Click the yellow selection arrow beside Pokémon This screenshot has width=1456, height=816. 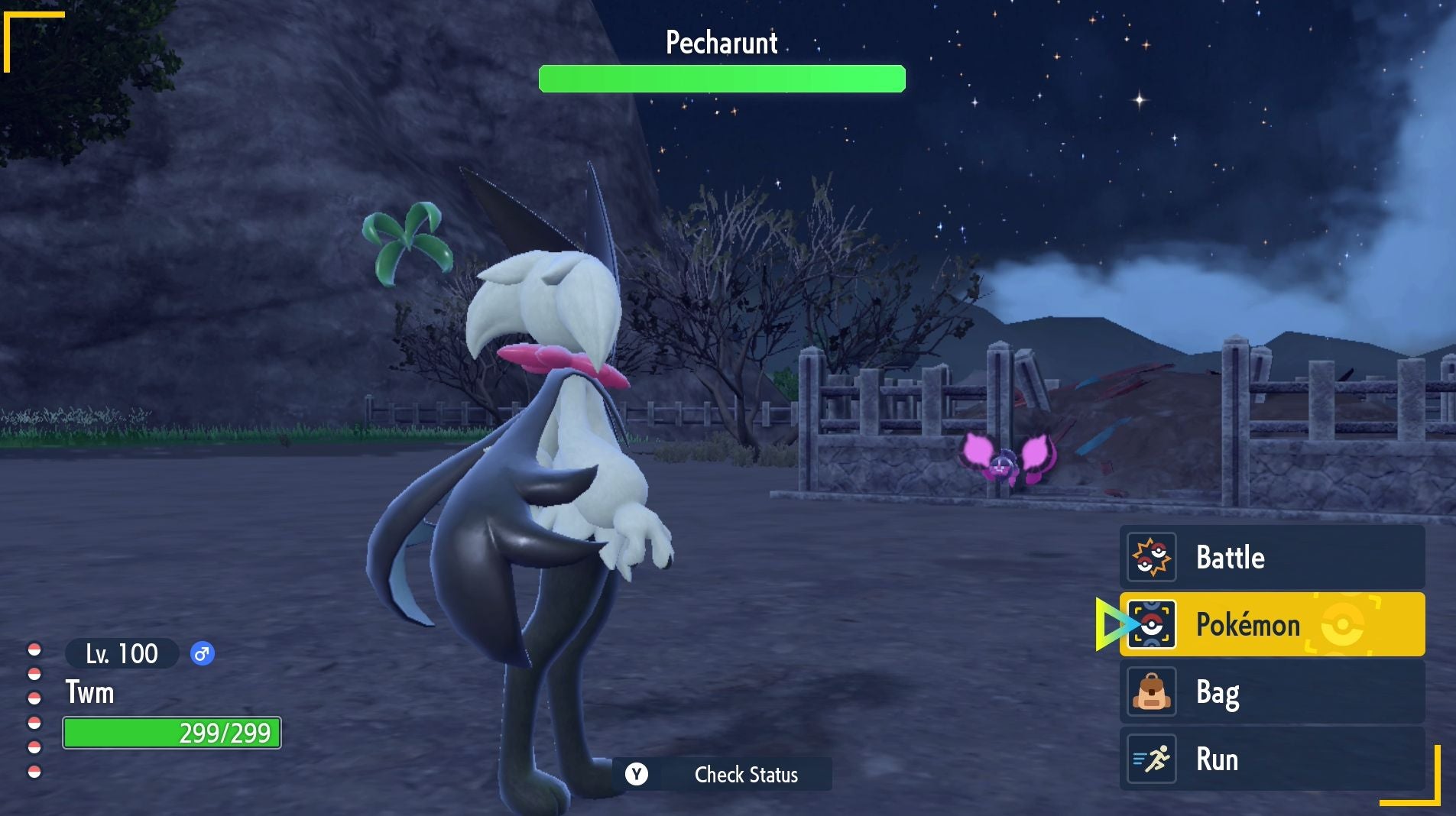point(1110,624)
